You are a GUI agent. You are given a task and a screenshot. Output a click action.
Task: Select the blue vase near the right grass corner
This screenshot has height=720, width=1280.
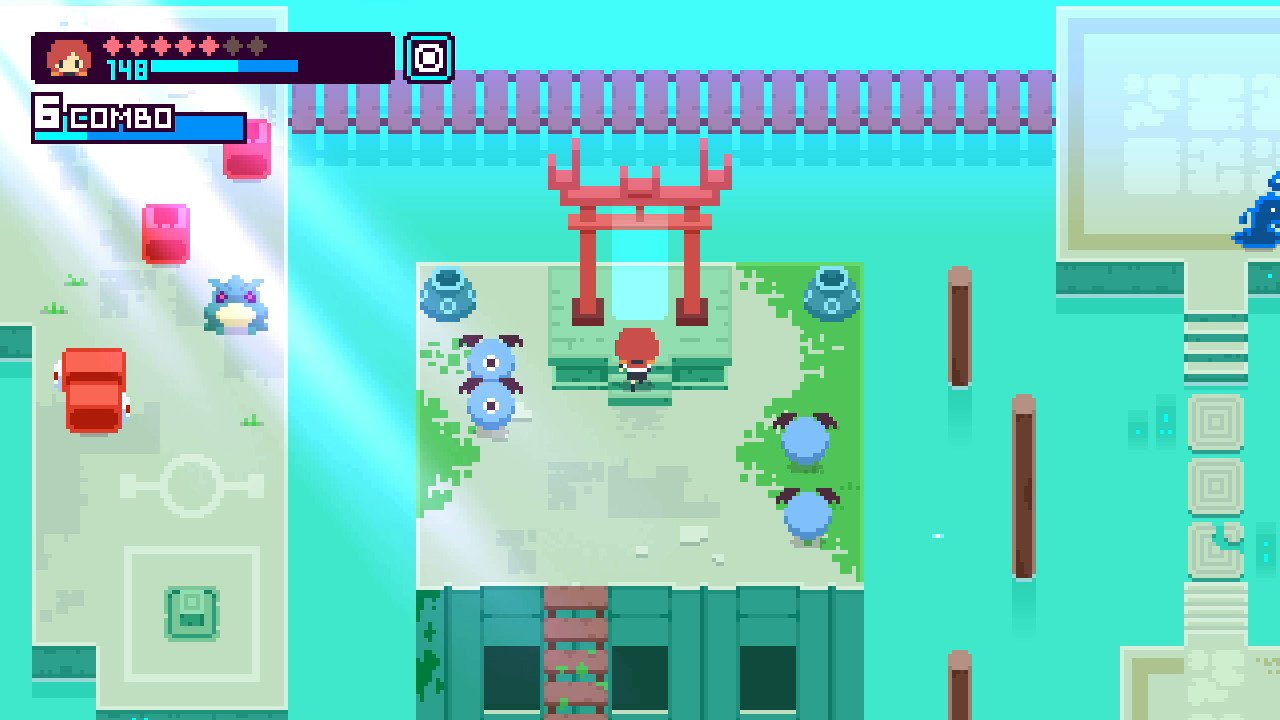pos(831,292)
